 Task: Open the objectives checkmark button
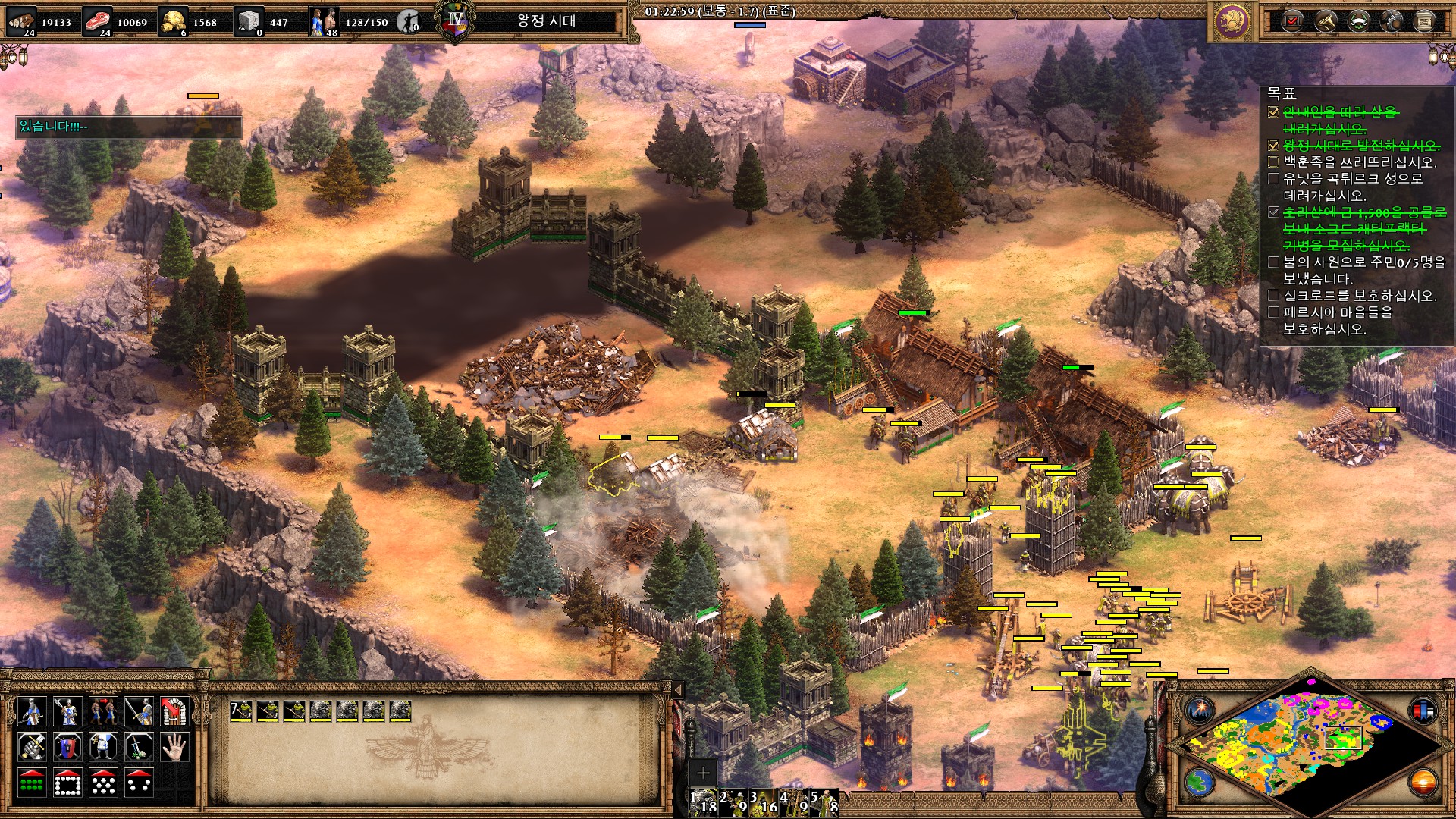(x=1292, y=21)
